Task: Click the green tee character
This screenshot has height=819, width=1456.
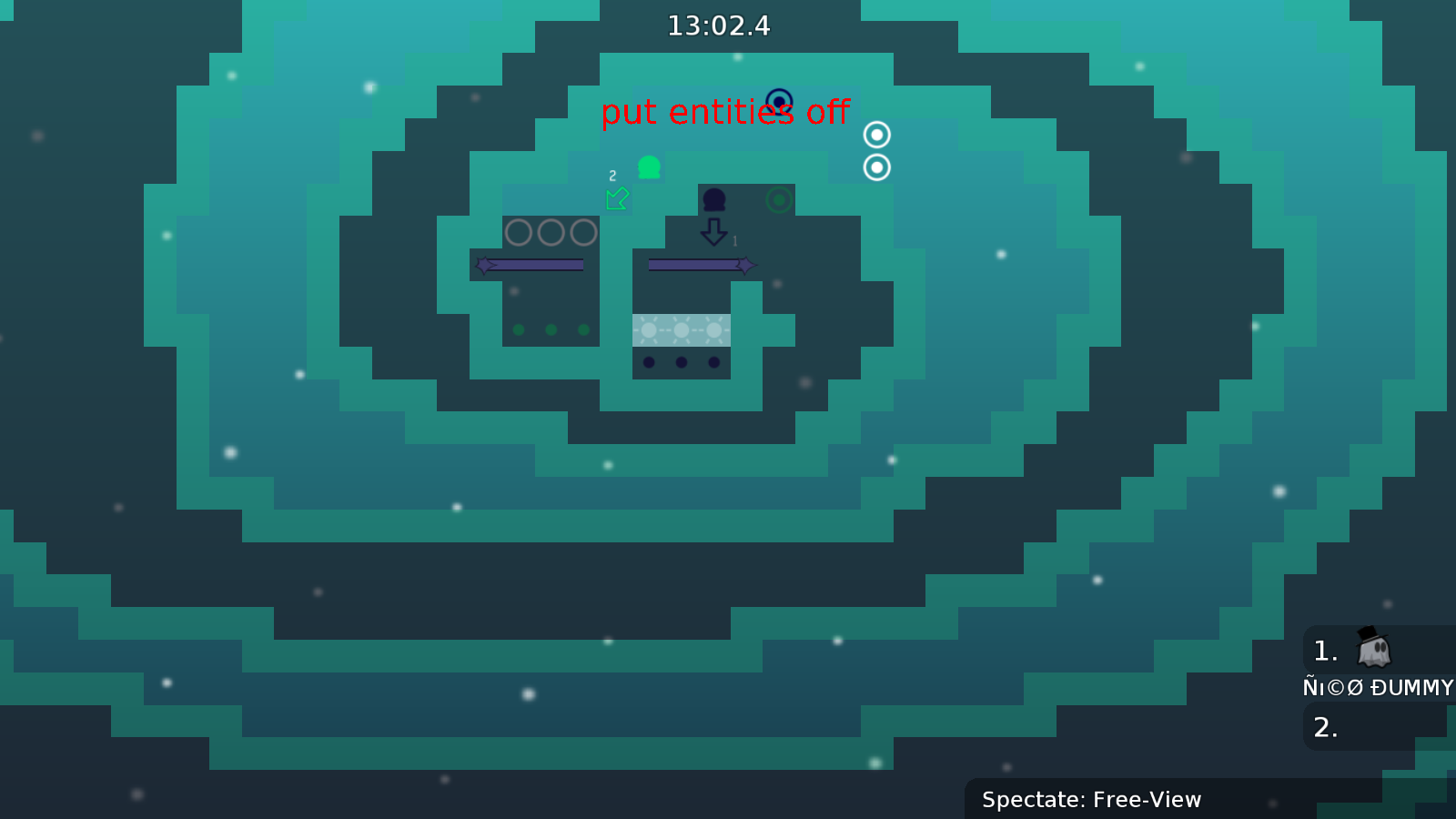Action: tap(647, 167)
